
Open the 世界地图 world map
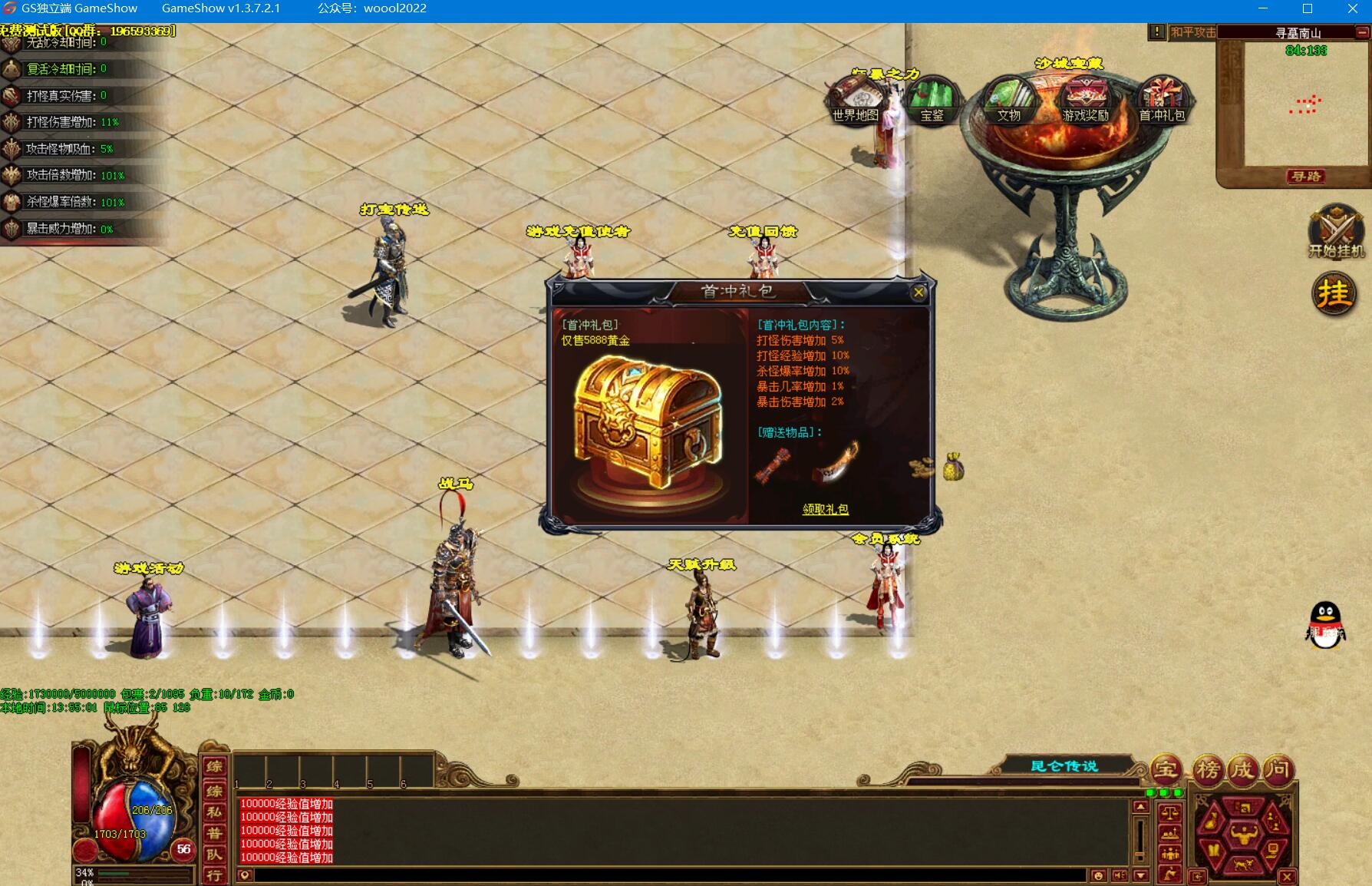(855, 101)
